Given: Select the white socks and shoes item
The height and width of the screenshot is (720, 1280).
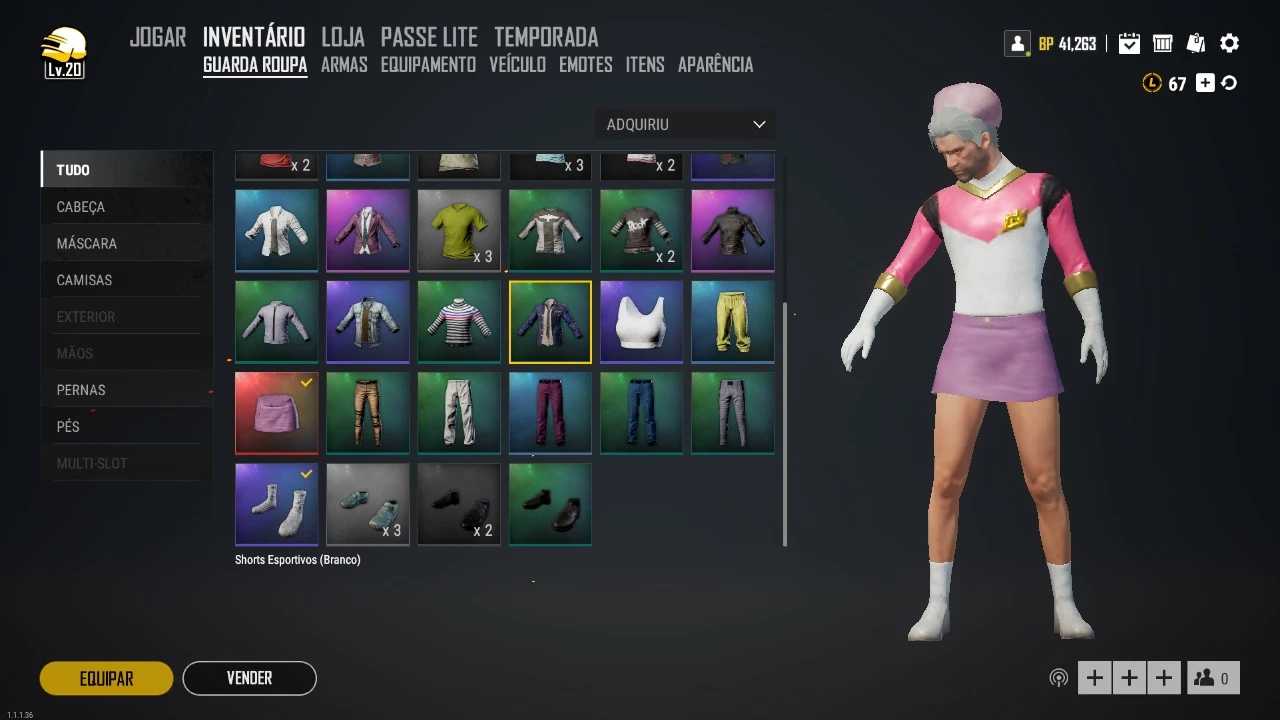Looking at the screenshot, I should (277, 504).
